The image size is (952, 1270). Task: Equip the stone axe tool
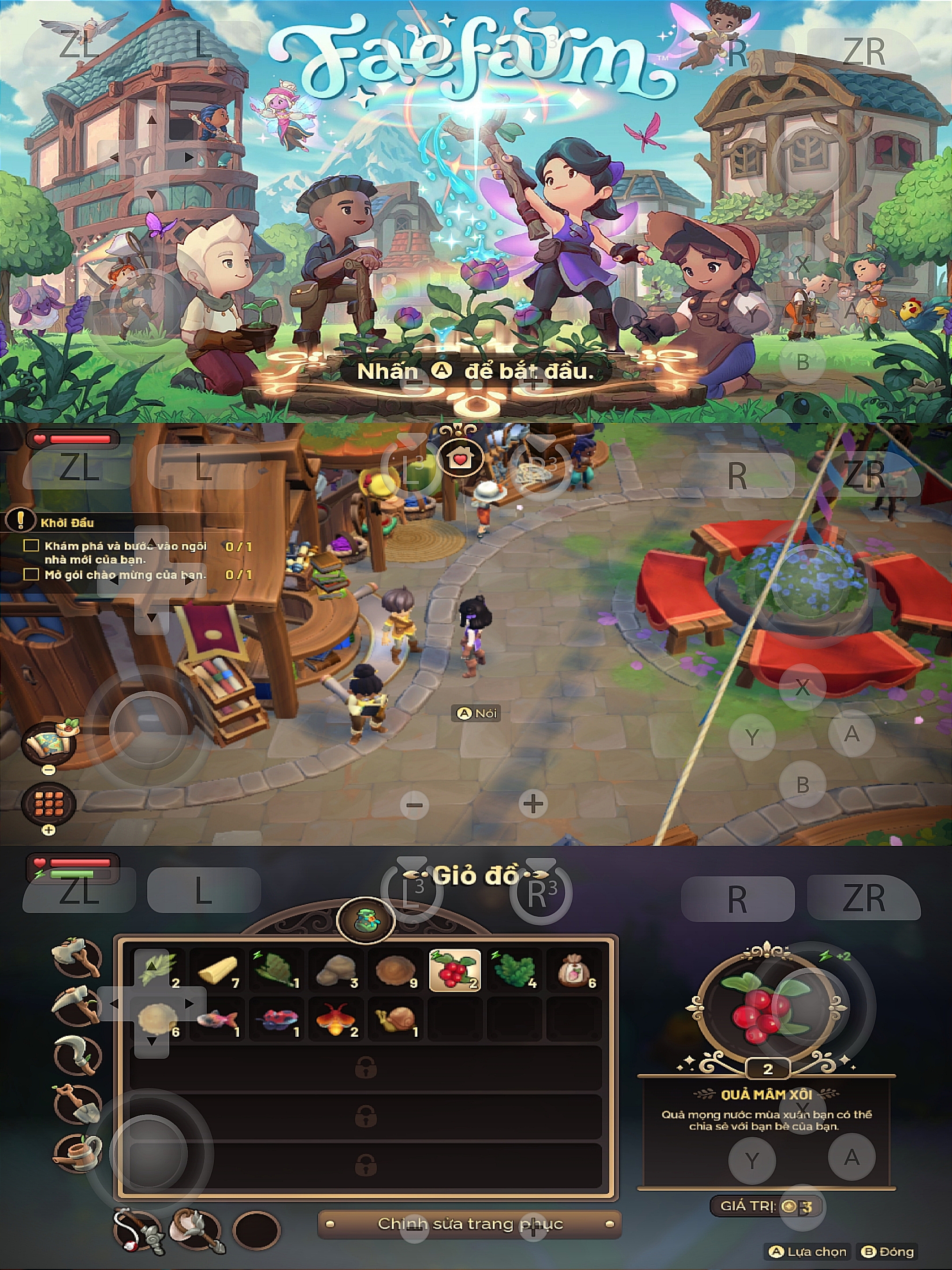[78, 956]
